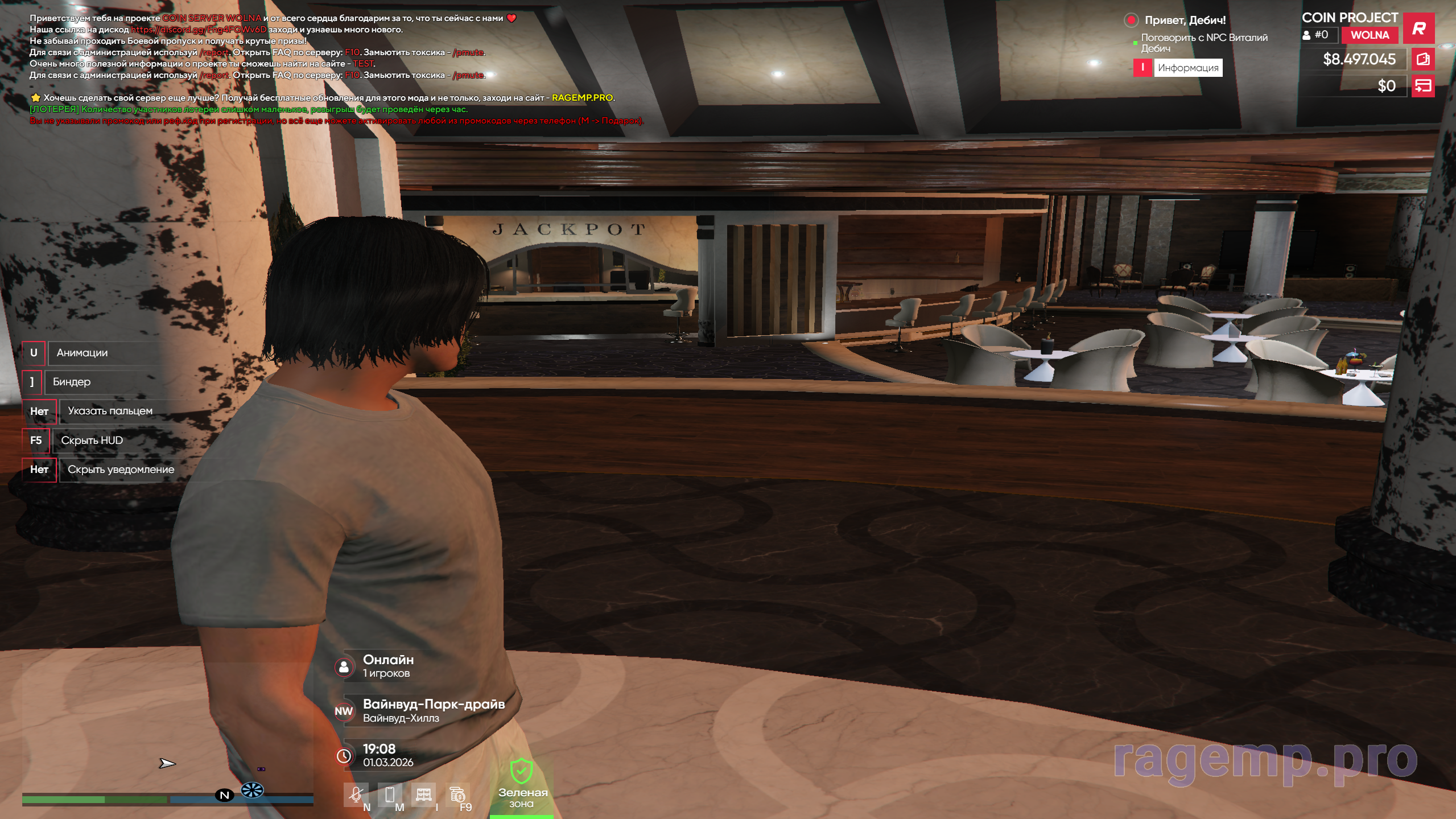Click the red WOLNA server badge
Viewport: 1456px width, 819px height.
click(1370, 35)
